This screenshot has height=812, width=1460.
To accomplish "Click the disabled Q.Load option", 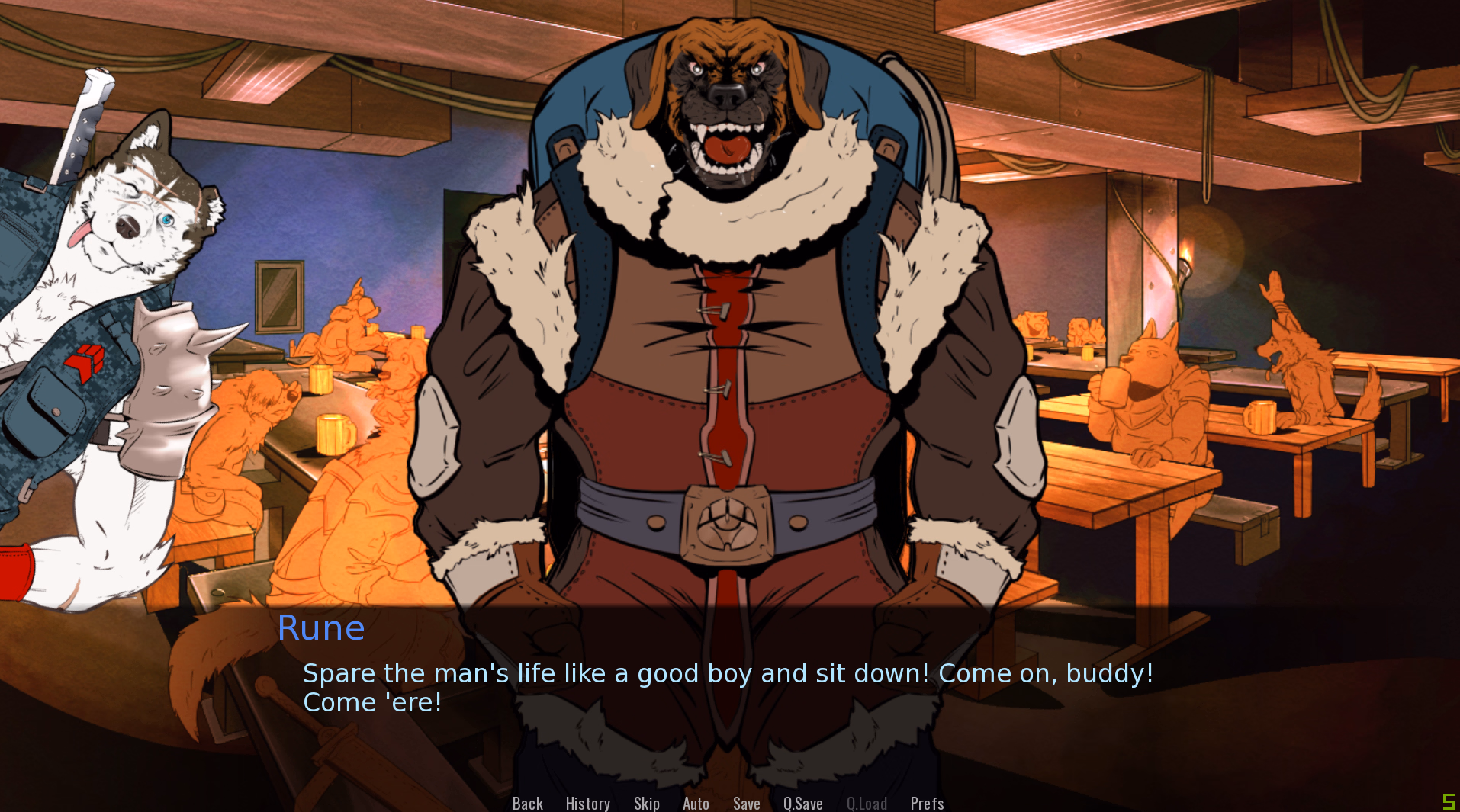I will pyautogui.click(x=867, y=803).
